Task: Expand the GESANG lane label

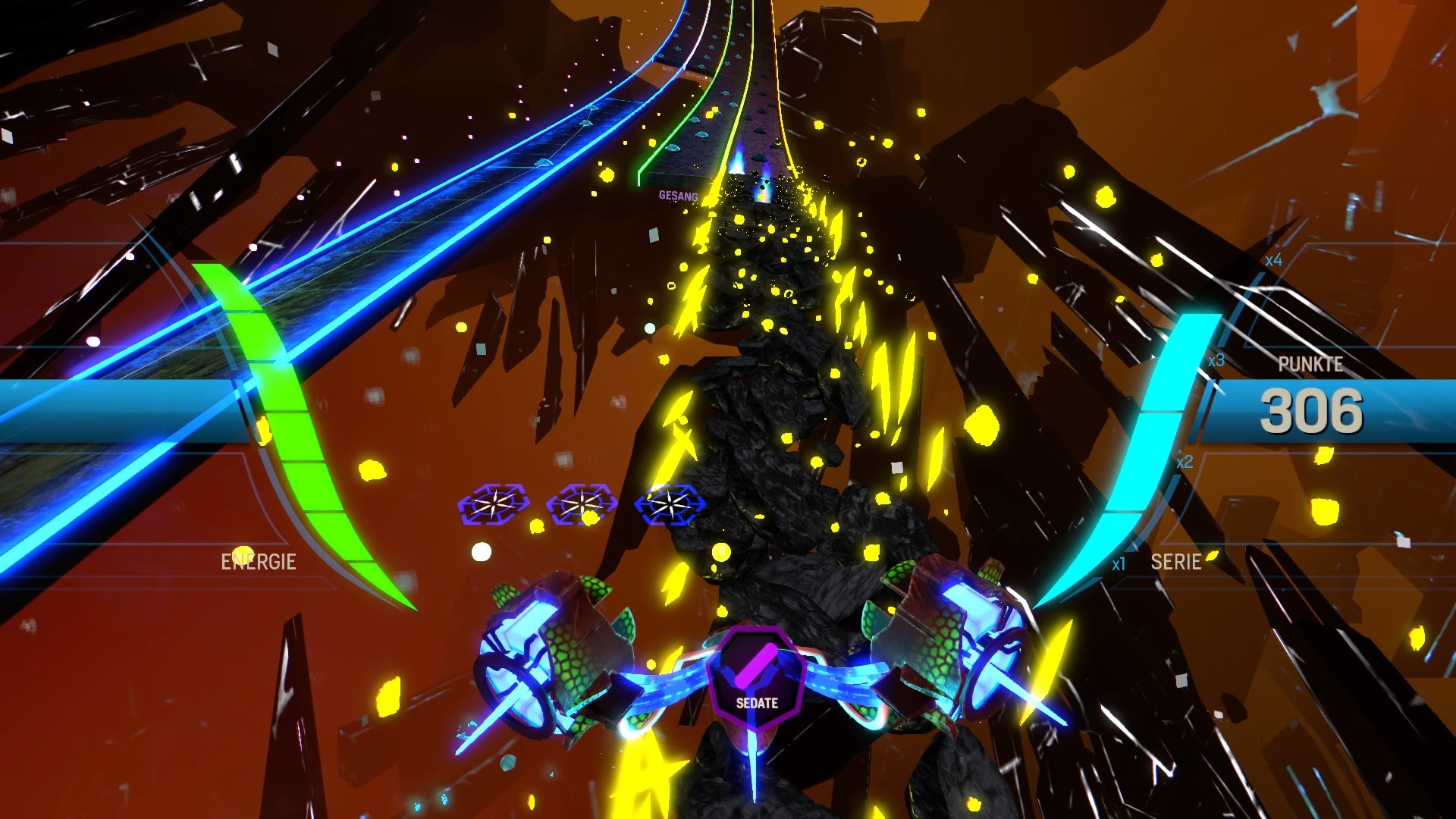Action: pyautogui.click(x=679, y=196)
